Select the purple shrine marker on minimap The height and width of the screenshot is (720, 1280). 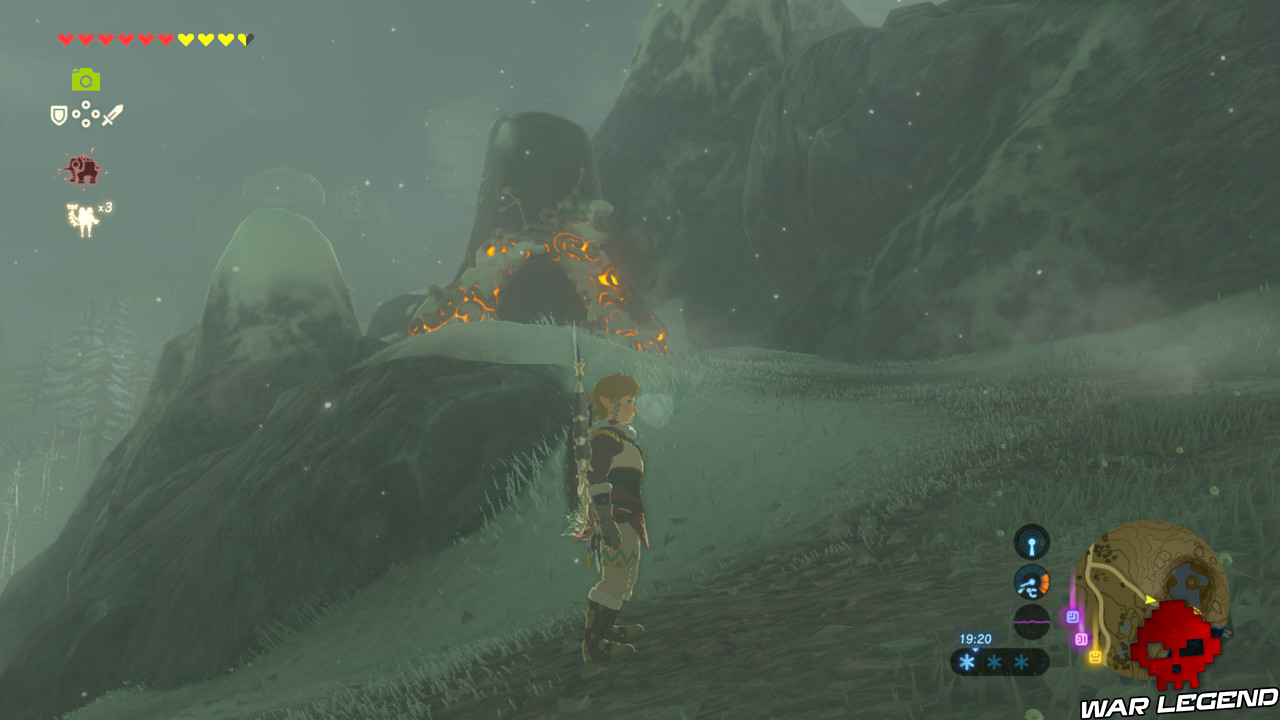tap(1072, 616)
